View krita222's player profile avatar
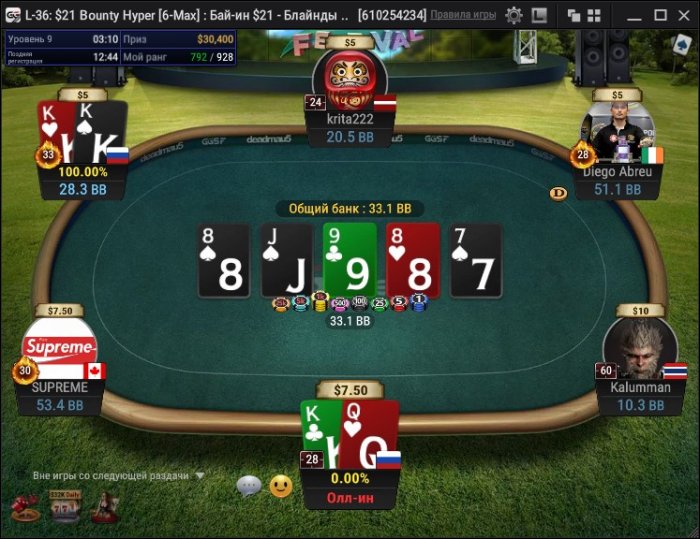Image resolution: width=700 pixels, height=539 pixels. 349,79
